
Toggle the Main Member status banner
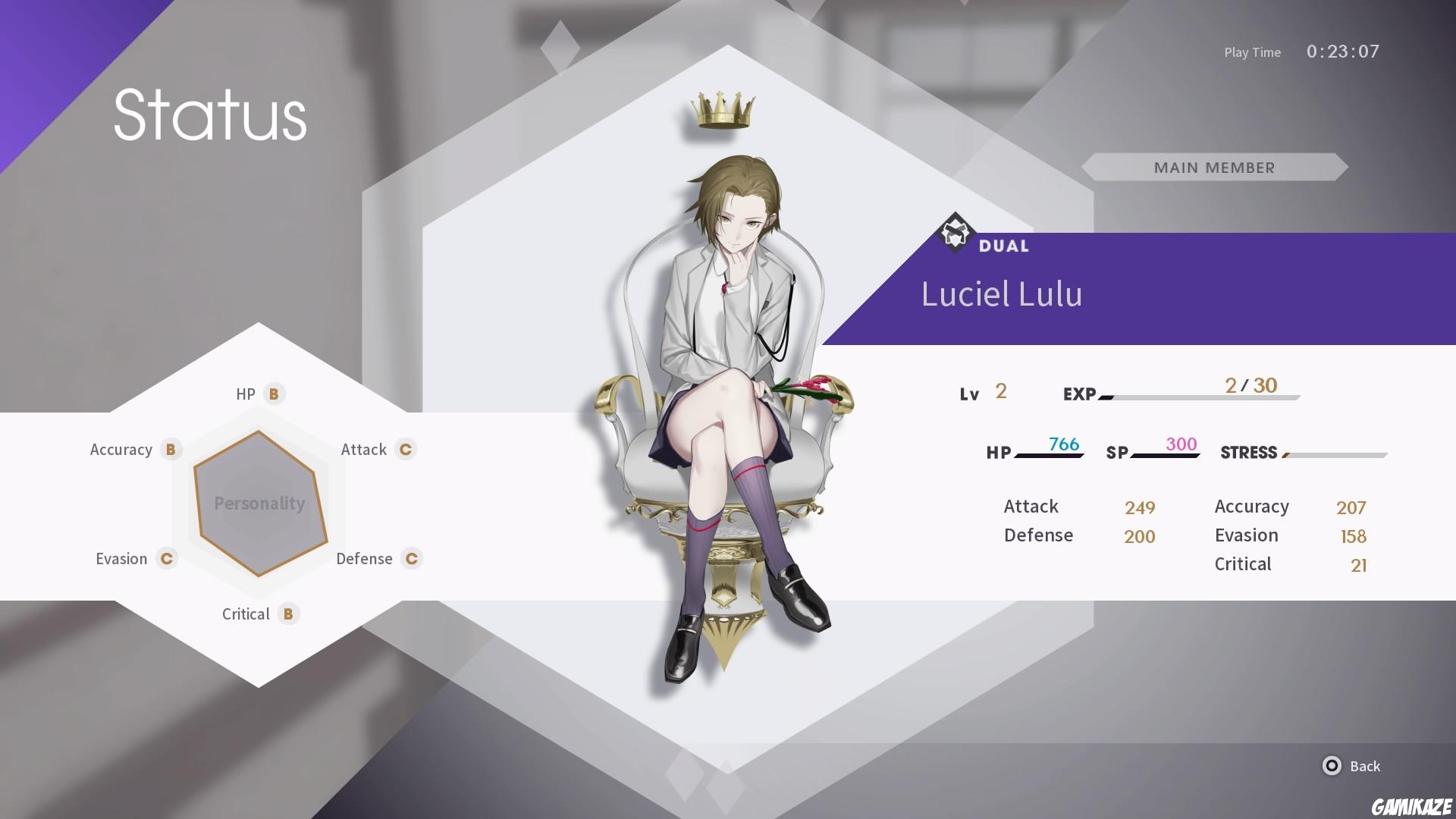pyautogui.click(x=1214, y=168)
